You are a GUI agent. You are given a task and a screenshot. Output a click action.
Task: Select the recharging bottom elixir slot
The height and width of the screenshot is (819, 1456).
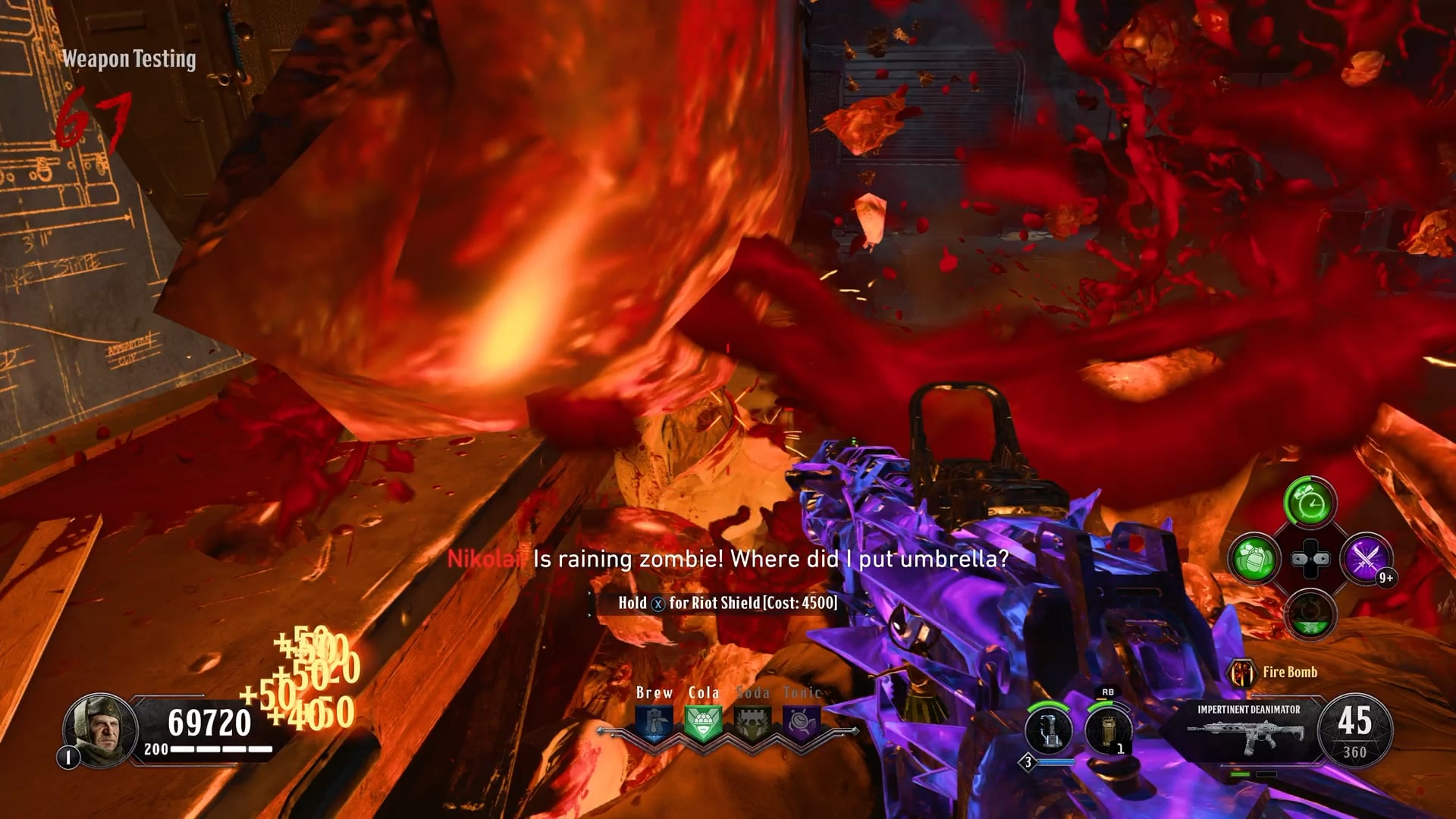coord(1310,615)
